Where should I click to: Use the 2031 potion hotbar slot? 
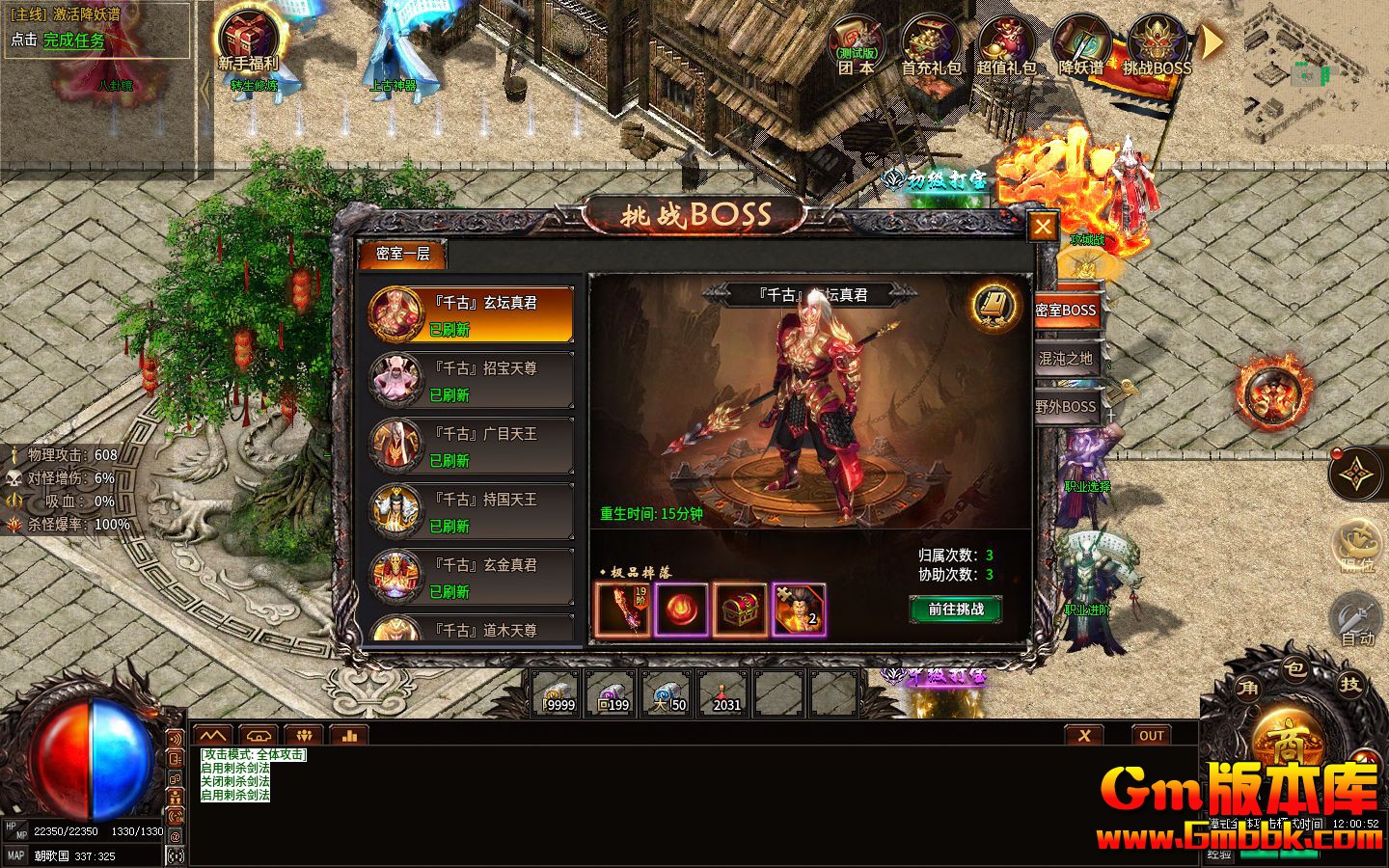(x=726, y=693)
